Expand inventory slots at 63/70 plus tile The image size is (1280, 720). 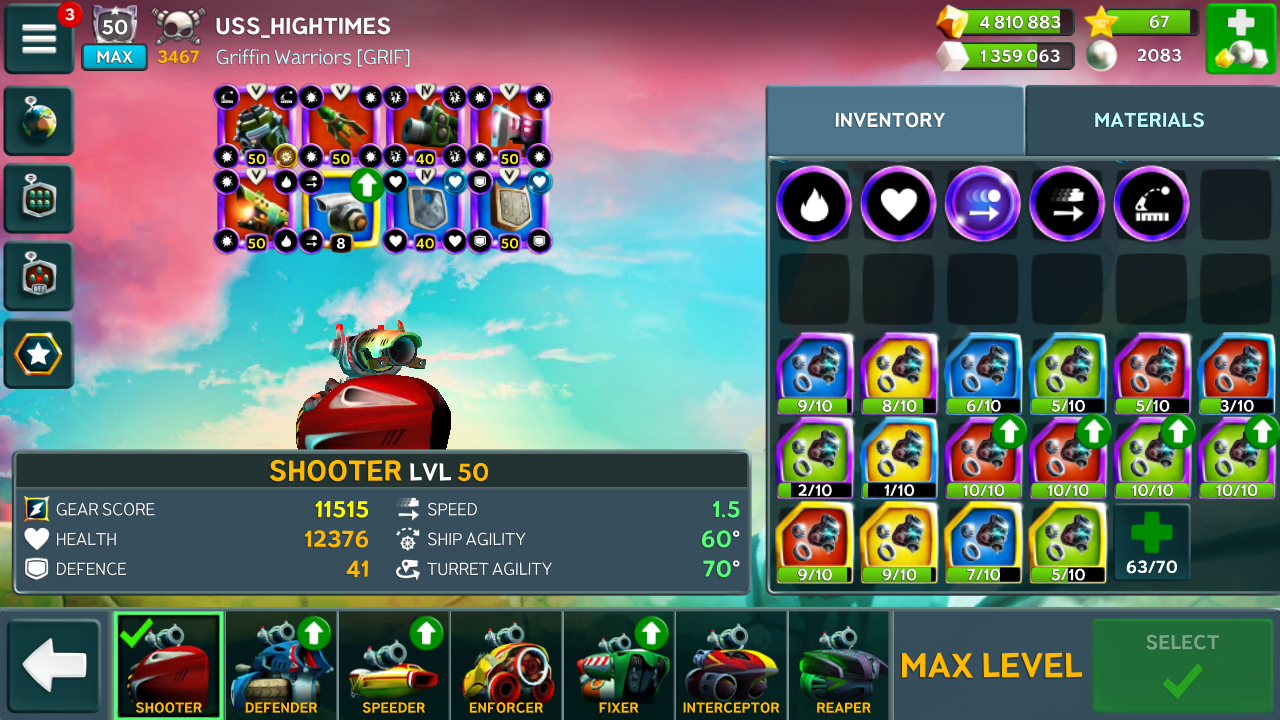click(x=1151, y=541)
